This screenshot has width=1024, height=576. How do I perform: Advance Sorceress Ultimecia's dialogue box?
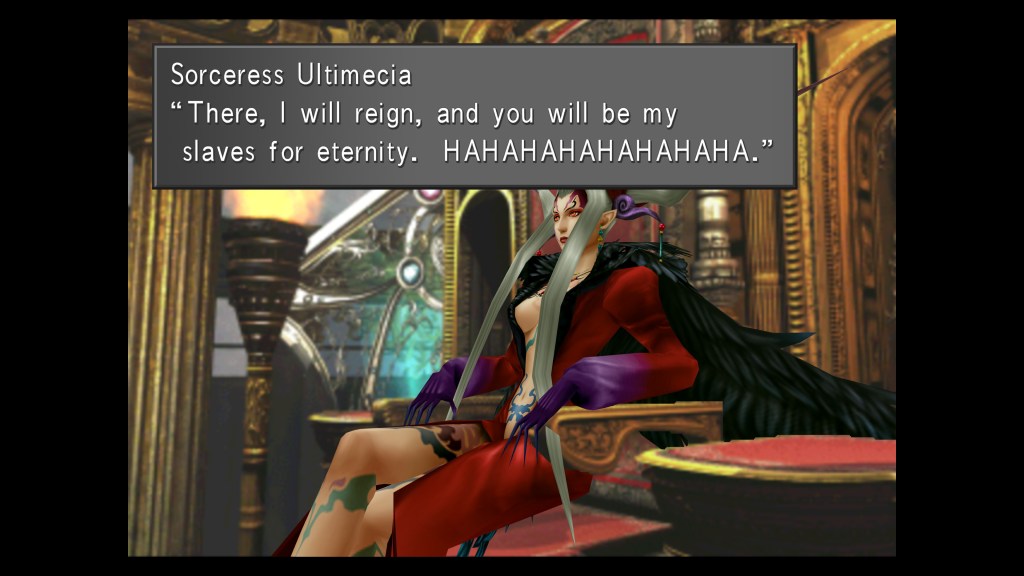coord(474,115)
